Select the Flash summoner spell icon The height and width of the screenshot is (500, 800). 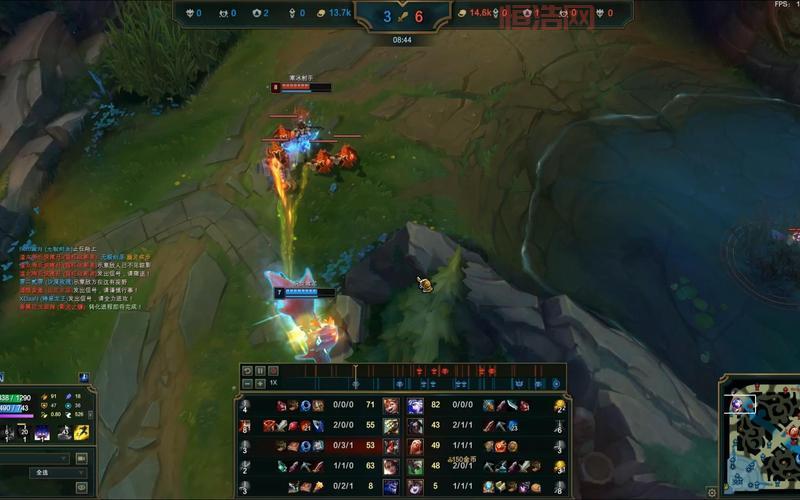click(80, 432)
